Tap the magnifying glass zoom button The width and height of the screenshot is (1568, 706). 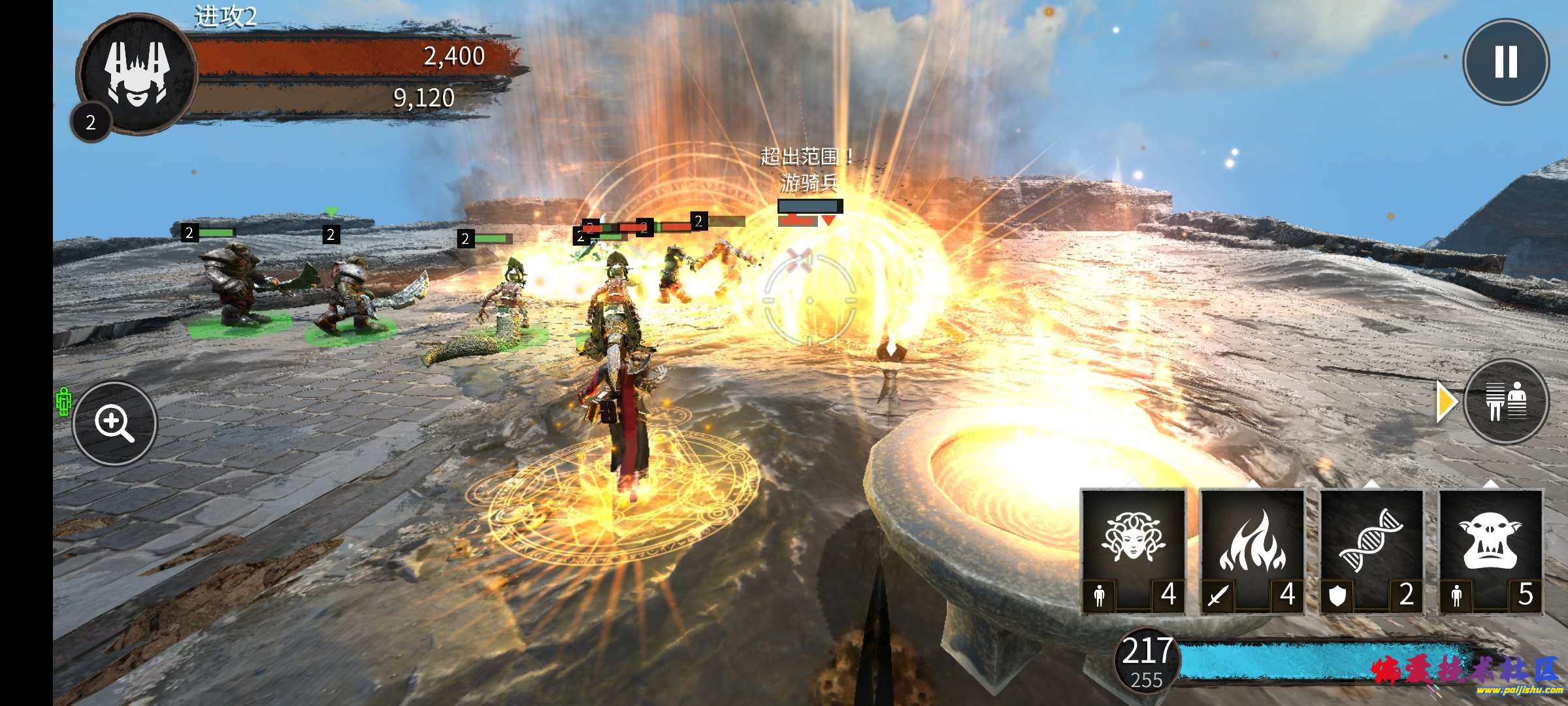pos(114,424)
